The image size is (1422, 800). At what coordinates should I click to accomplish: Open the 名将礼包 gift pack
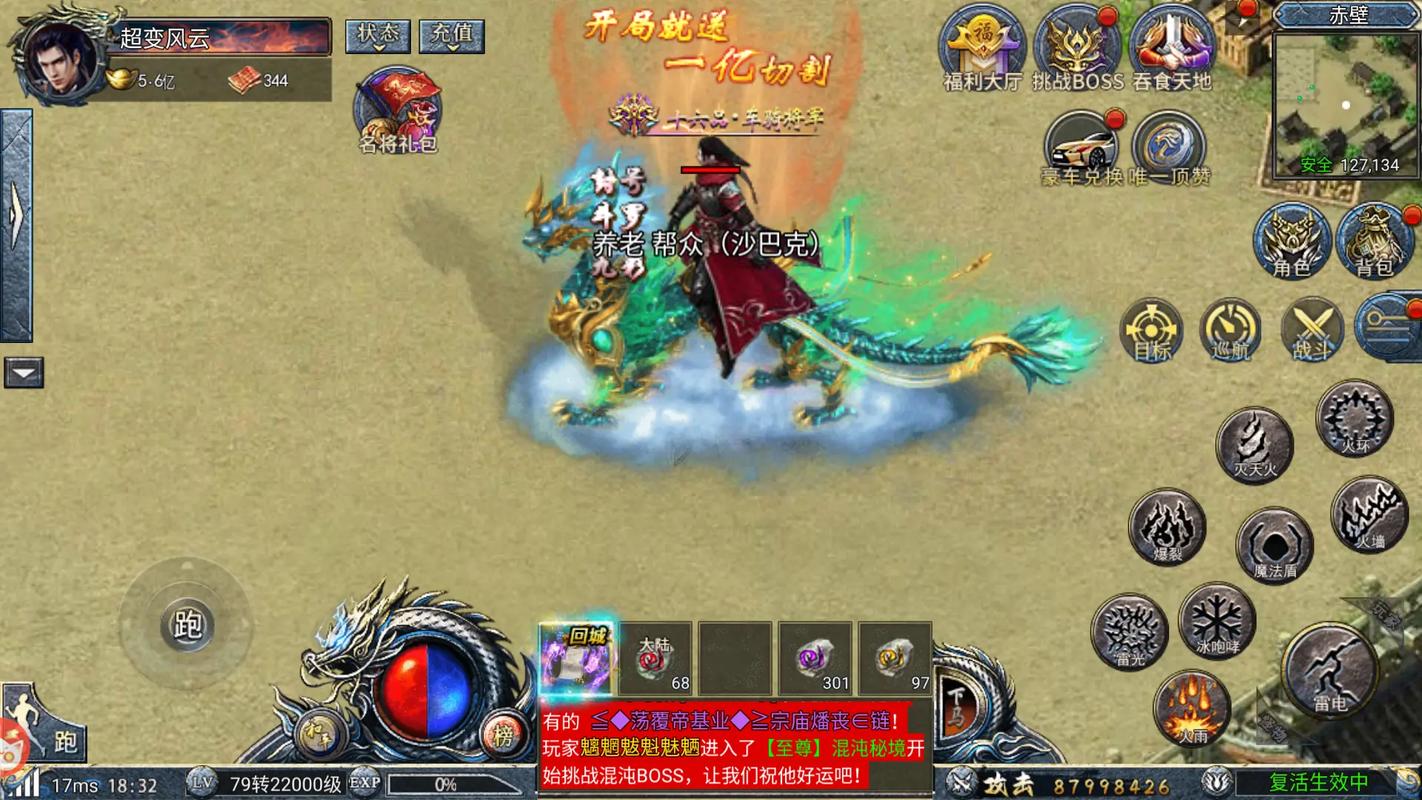[x=399, y=110]
